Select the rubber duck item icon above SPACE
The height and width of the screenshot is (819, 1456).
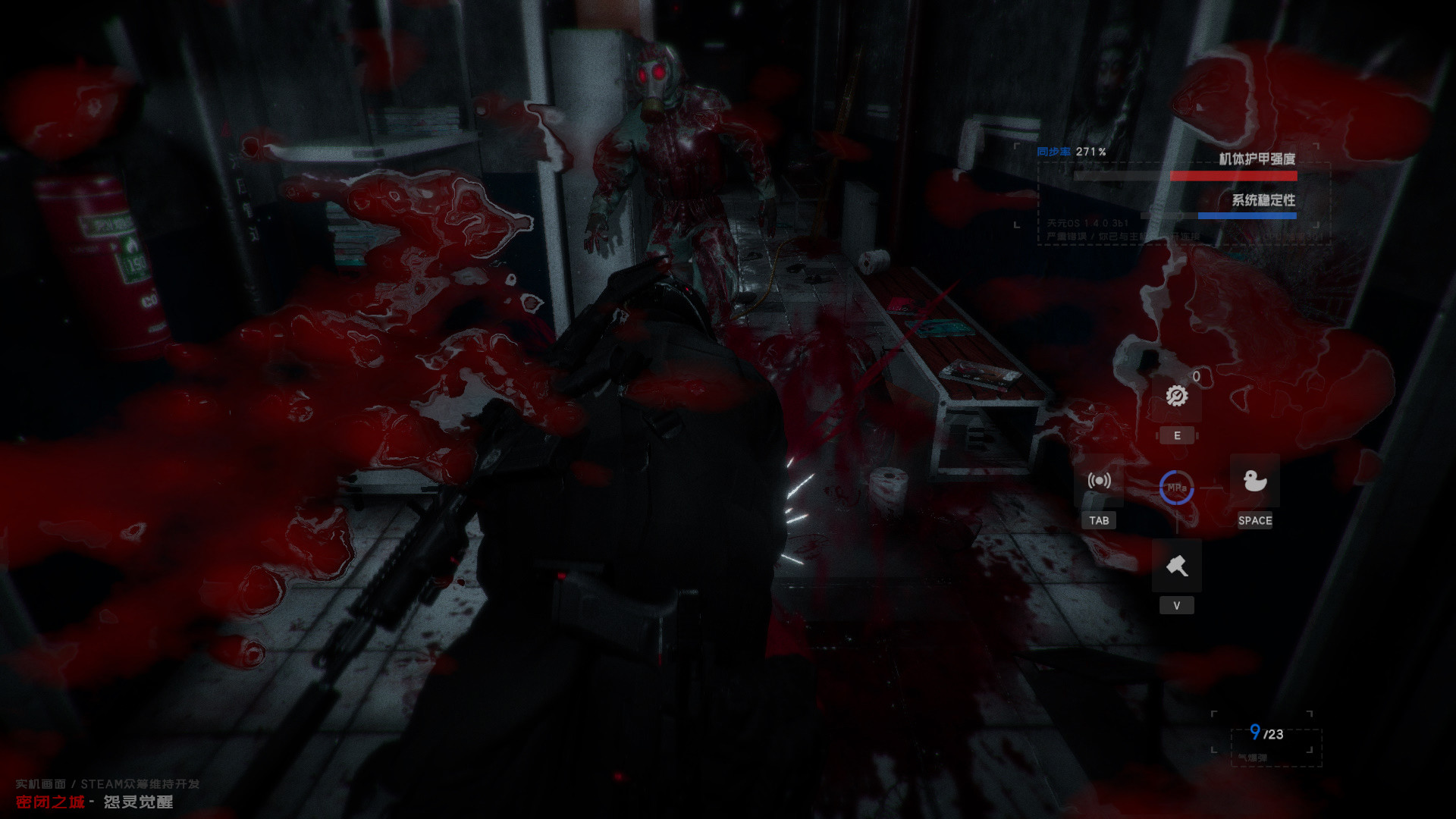tap(1256, 482)
